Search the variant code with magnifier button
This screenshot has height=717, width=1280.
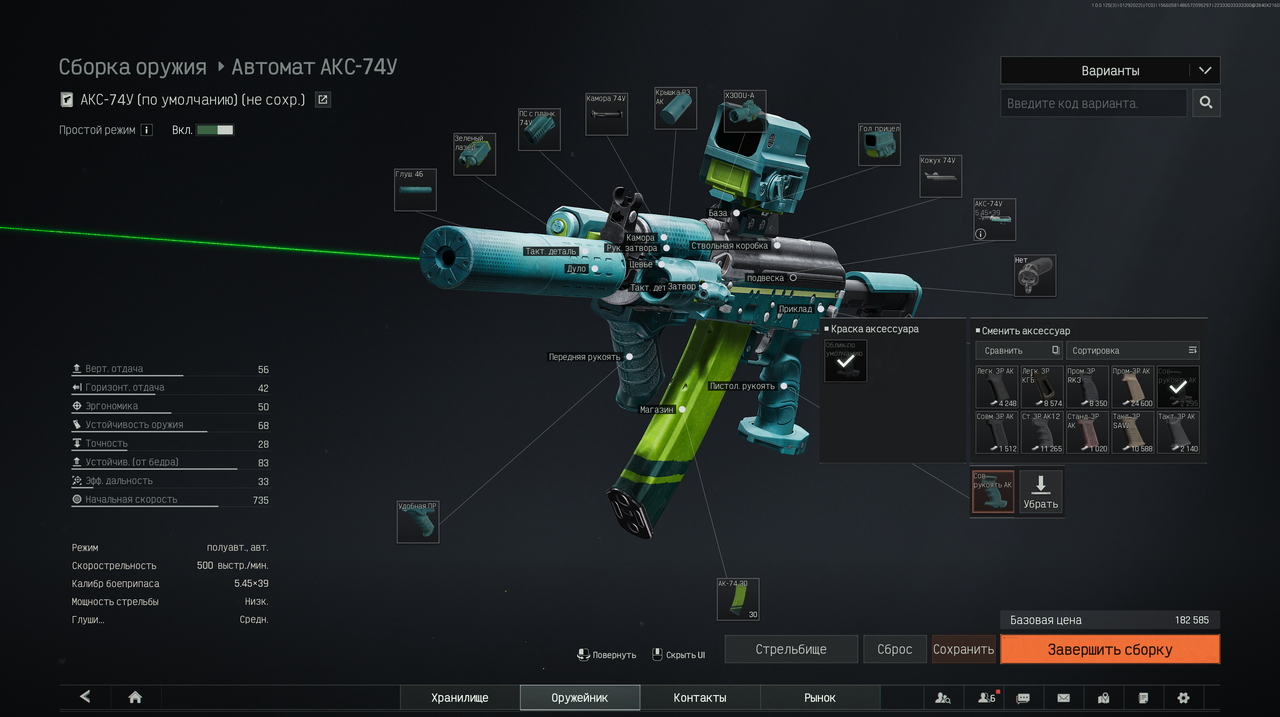(1206, 103)
